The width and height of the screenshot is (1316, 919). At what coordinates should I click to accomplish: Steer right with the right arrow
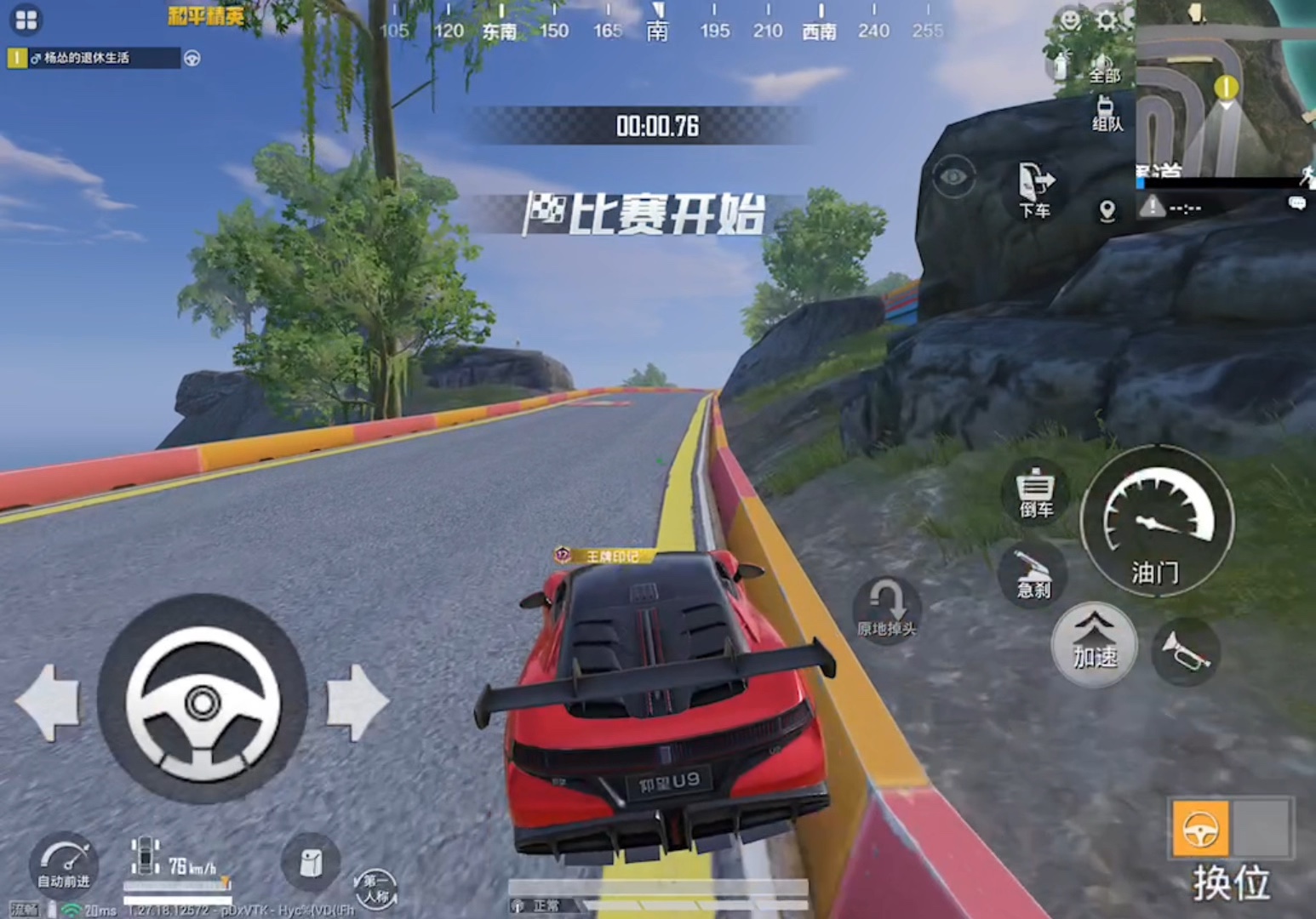point(357,703)
